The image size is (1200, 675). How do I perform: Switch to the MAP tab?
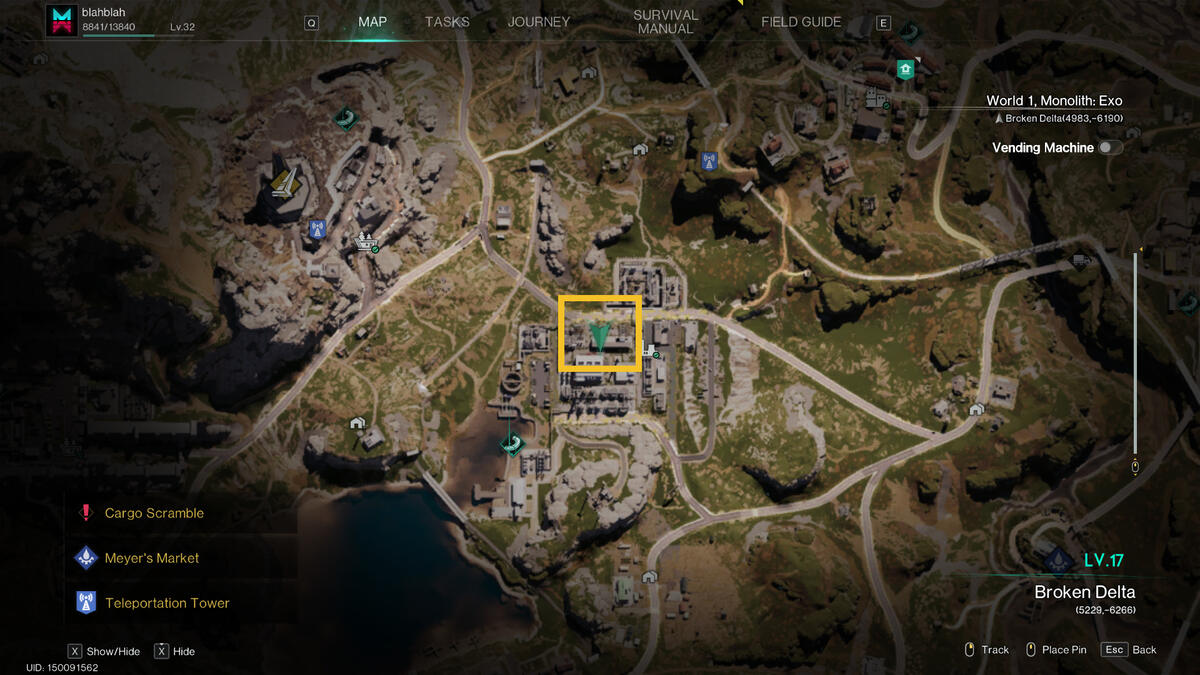click(x=372, y=22)
